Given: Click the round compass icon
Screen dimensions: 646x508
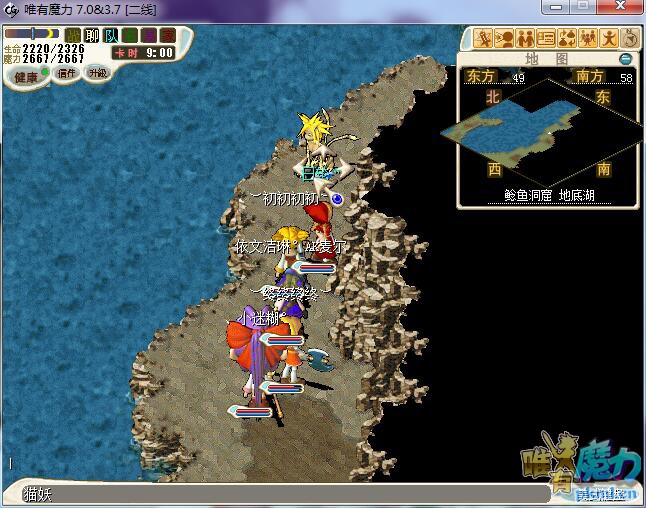Looking at the screenshot, I should pos(630,39).
